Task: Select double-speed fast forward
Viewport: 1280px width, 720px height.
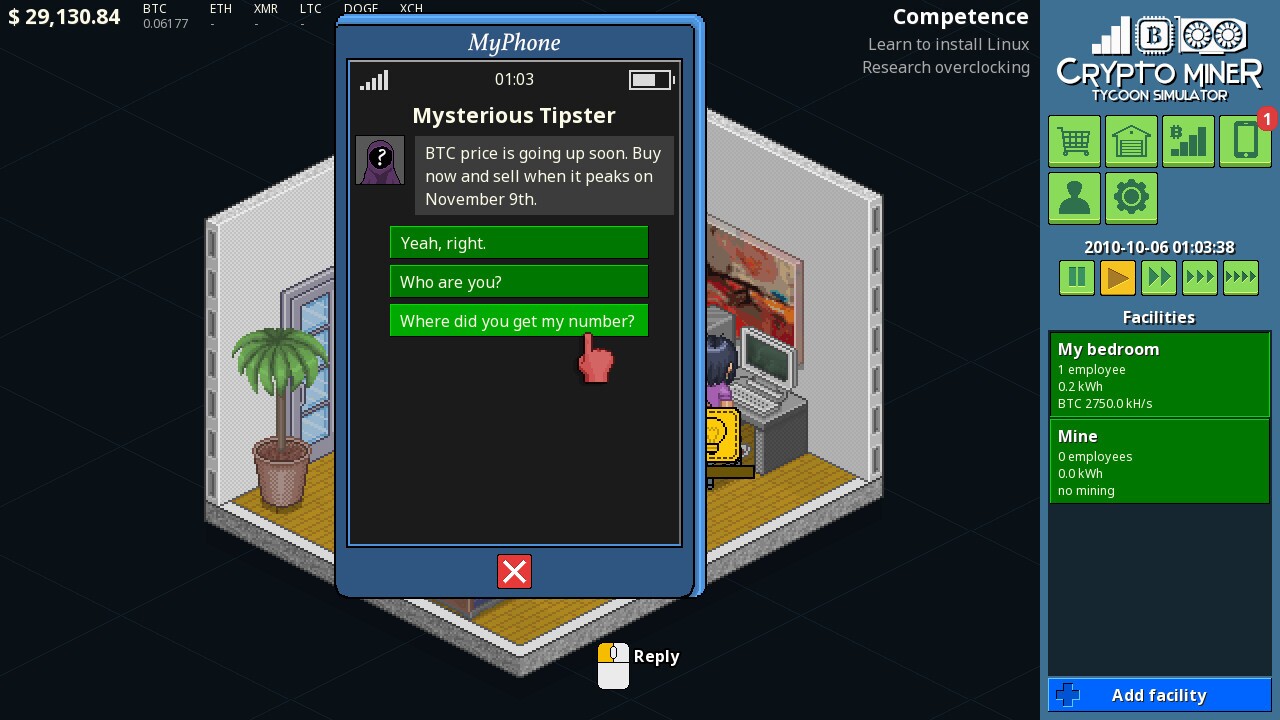Action: (x=1158, y=277)
